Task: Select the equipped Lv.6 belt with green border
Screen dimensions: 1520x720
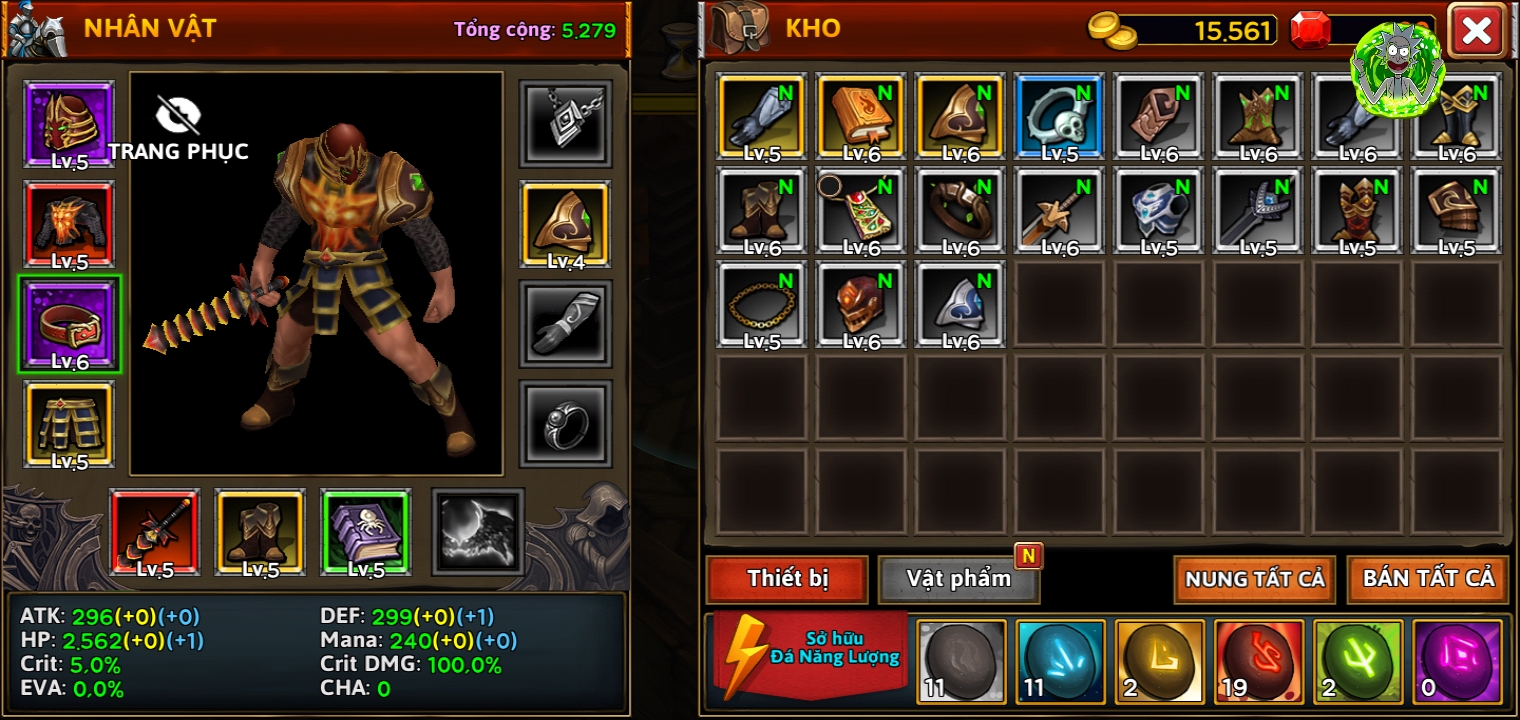Action: [68, 321]
